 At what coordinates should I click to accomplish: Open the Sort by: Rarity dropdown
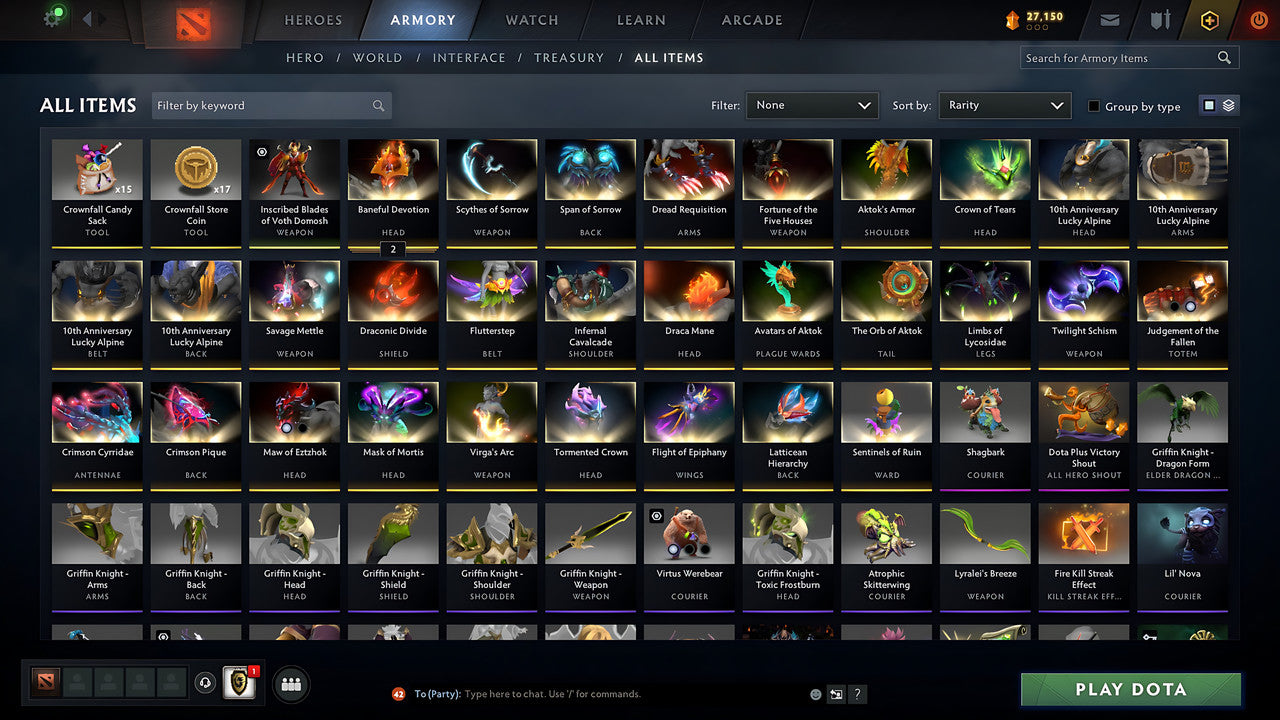pyautogui.click(x=1004, y=105)
